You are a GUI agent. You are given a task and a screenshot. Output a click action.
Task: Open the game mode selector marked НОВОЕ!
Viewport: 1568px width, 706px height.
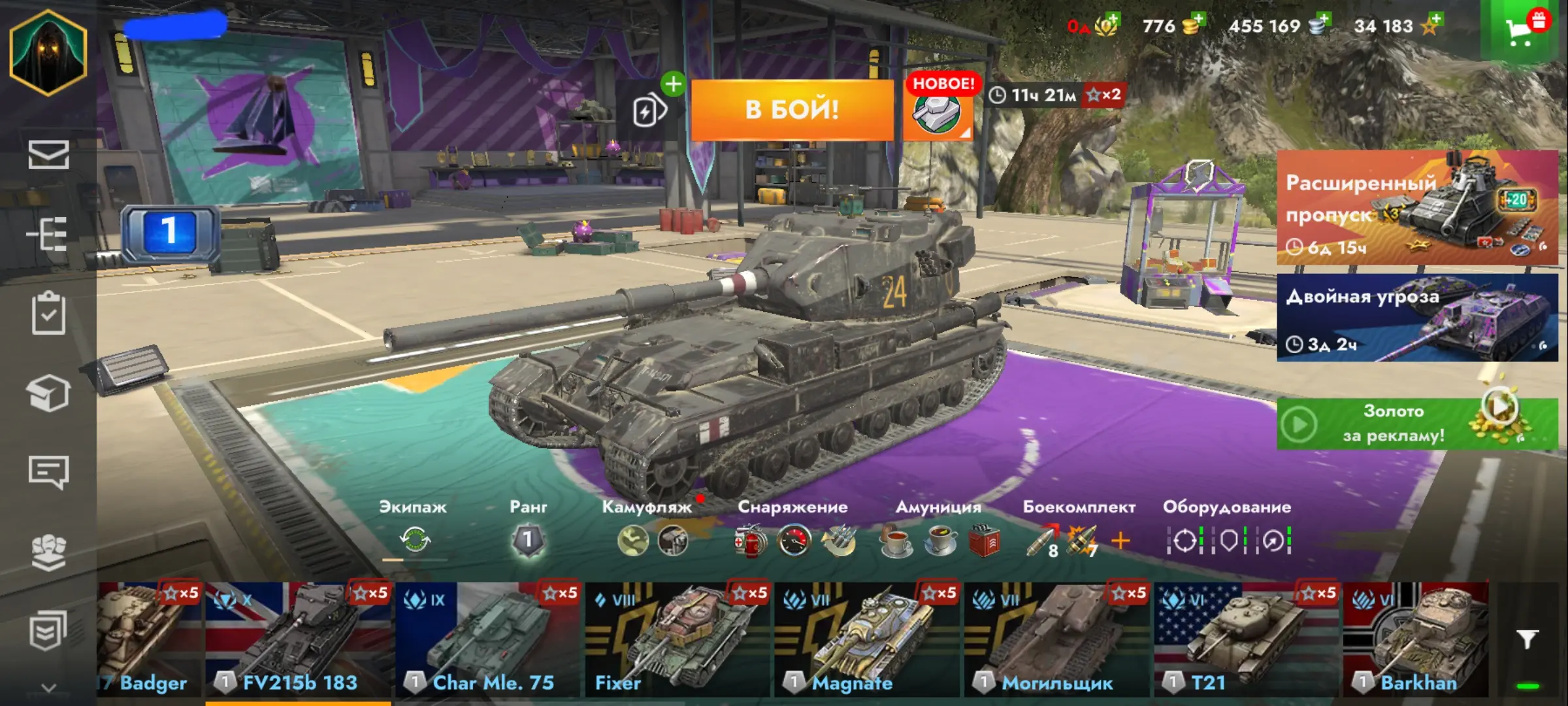pos(937,112)
